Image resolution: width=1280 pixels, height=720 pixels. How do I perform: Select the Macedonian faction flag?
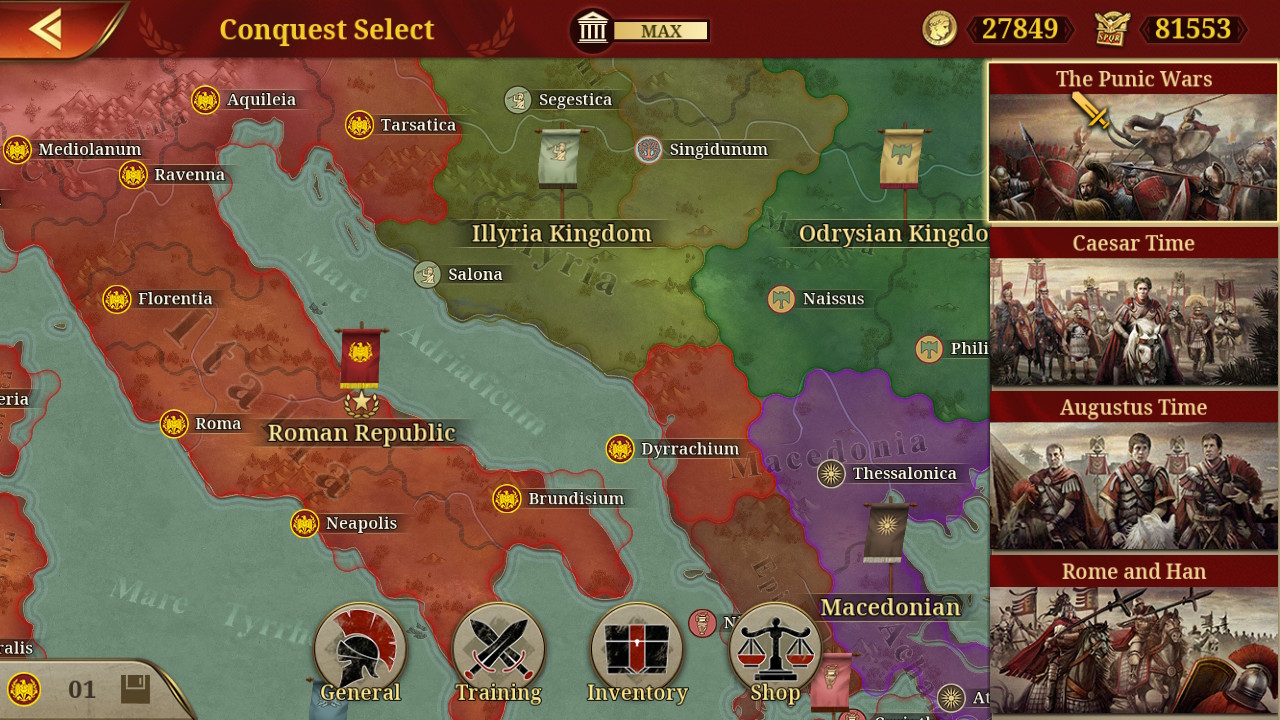884,530
